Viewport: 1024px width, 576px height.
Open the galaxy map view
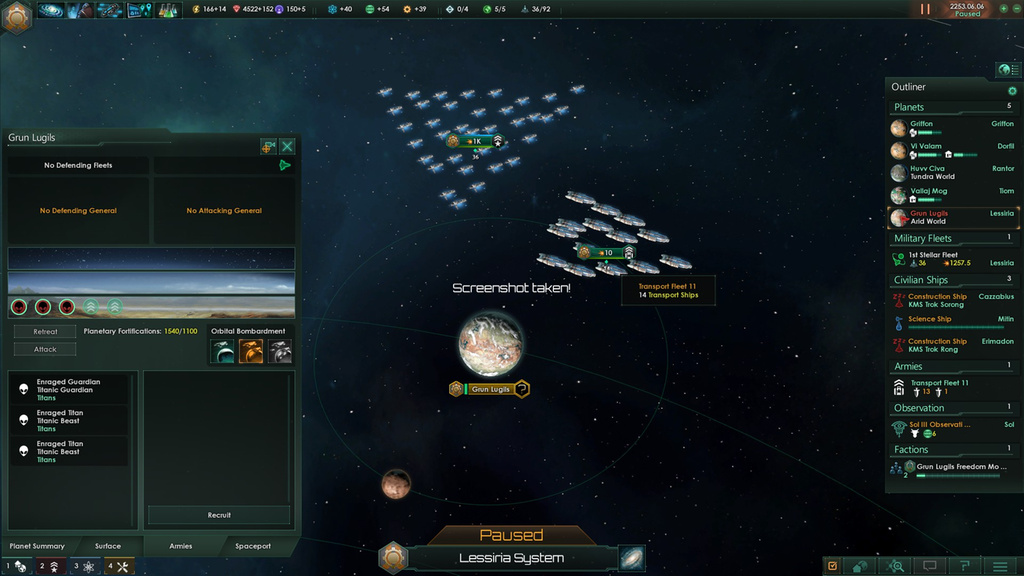coord(631,558)
